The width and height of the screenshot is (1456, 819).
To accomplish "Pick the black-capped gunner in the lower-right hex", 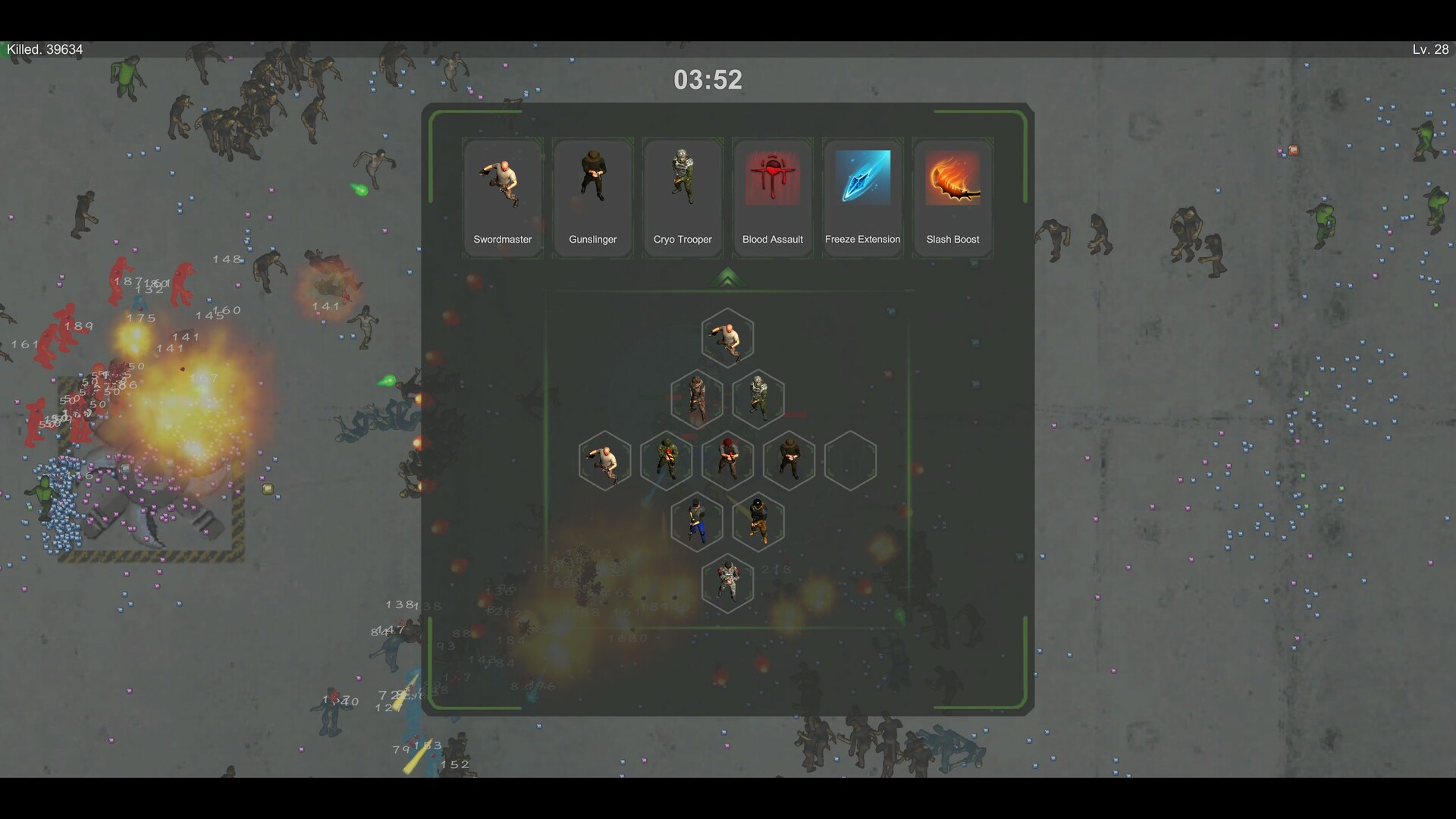I will tap(758, 522).
